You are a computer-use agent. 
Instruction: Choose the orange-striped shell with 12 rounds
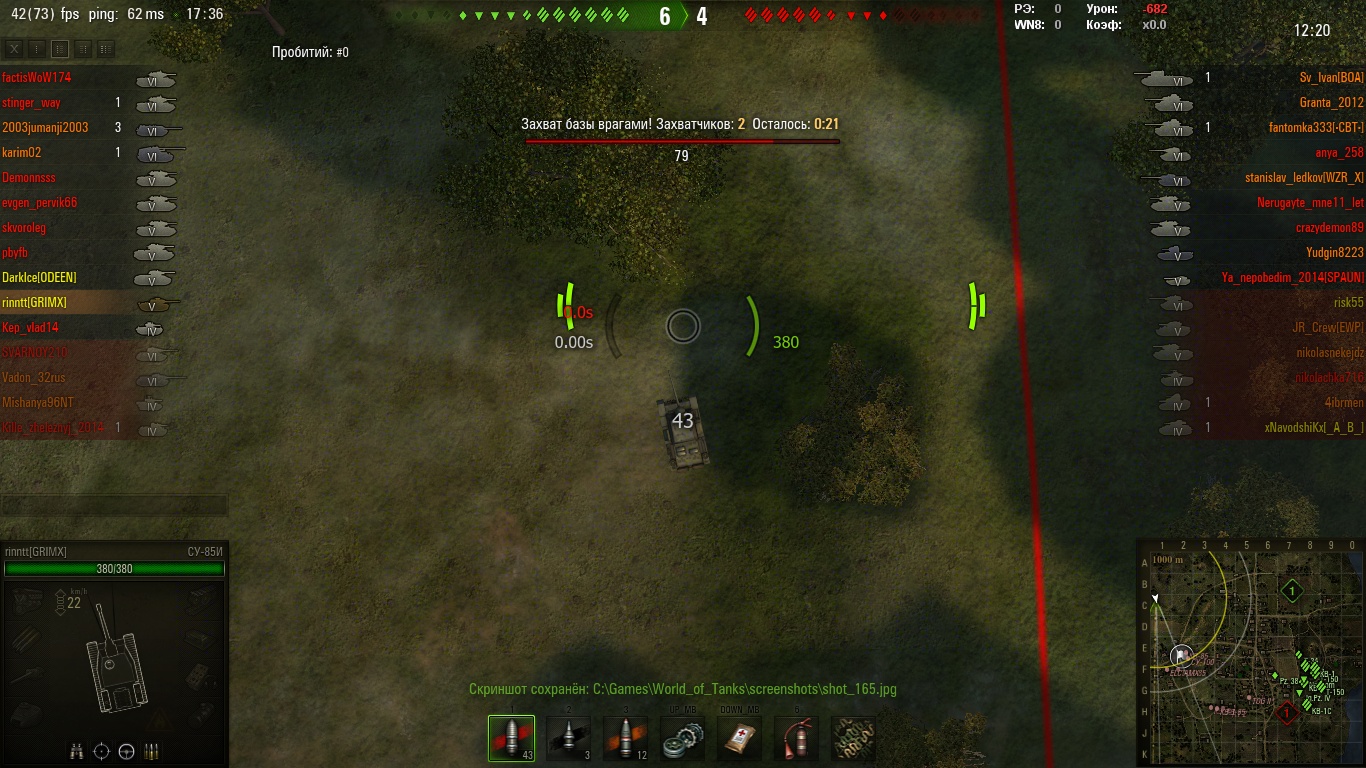click(625, 739)
